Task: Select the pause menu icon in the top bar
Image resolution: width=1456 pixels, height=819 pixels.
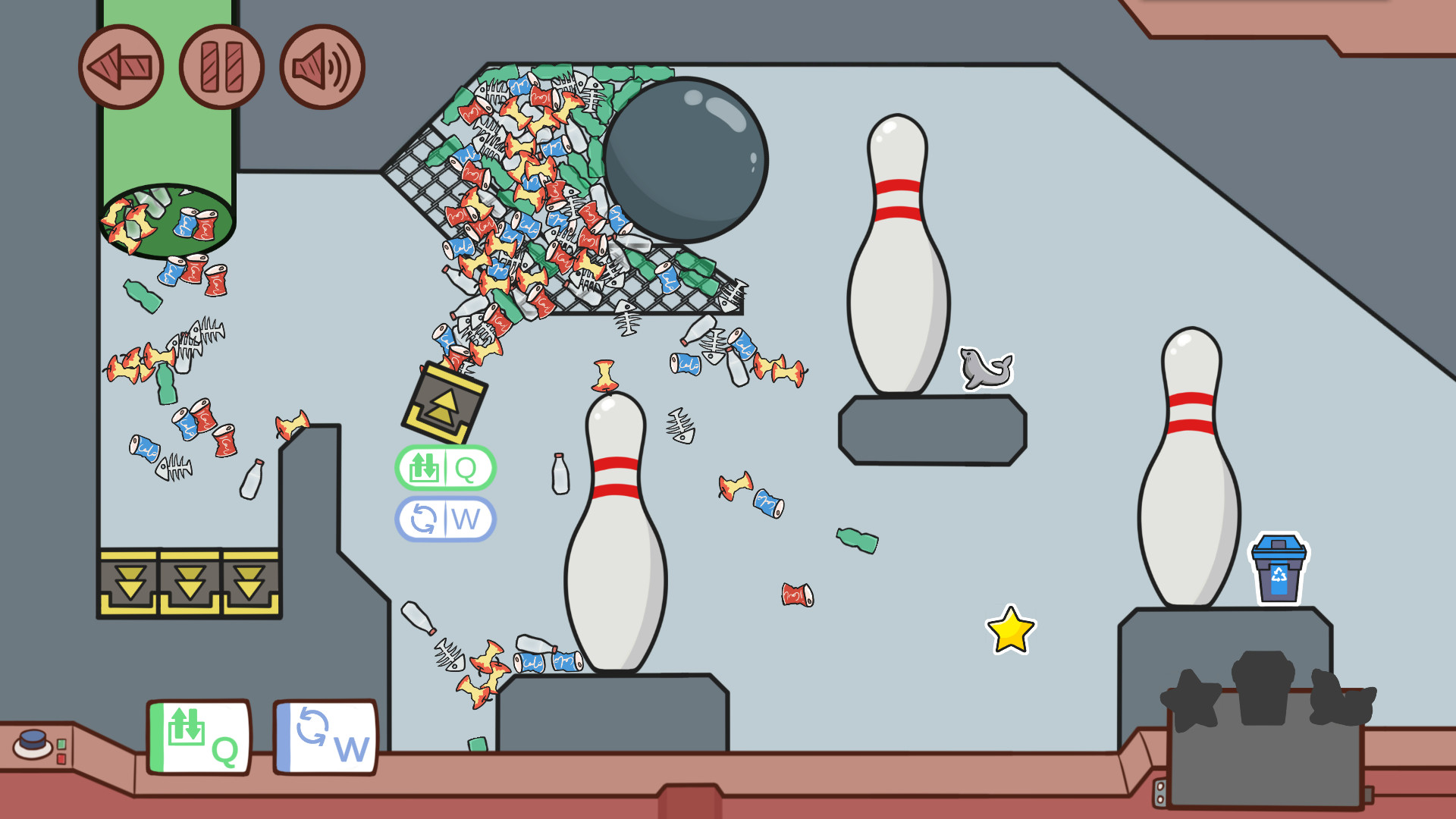Action: 220,67
